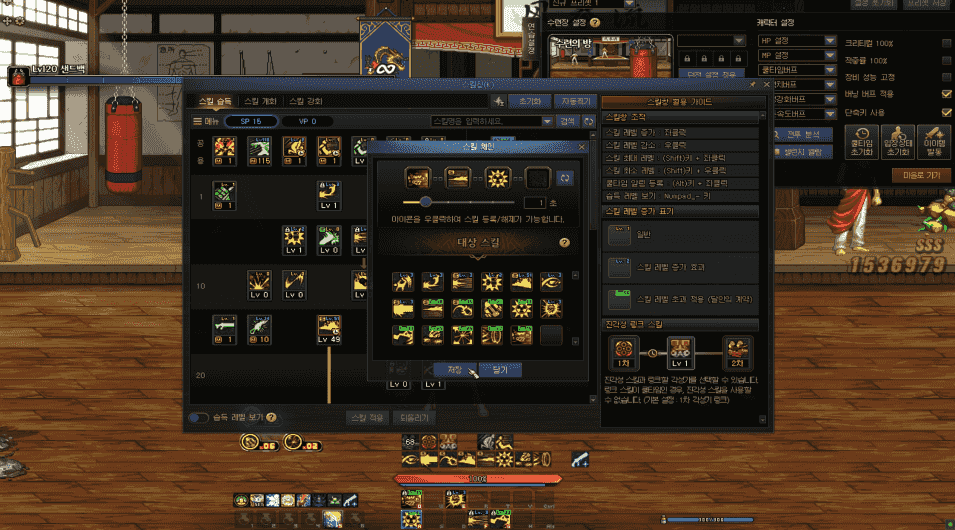Close the skill chain dialog with 닫기
The image size is (955, 530).
(500, 369)
